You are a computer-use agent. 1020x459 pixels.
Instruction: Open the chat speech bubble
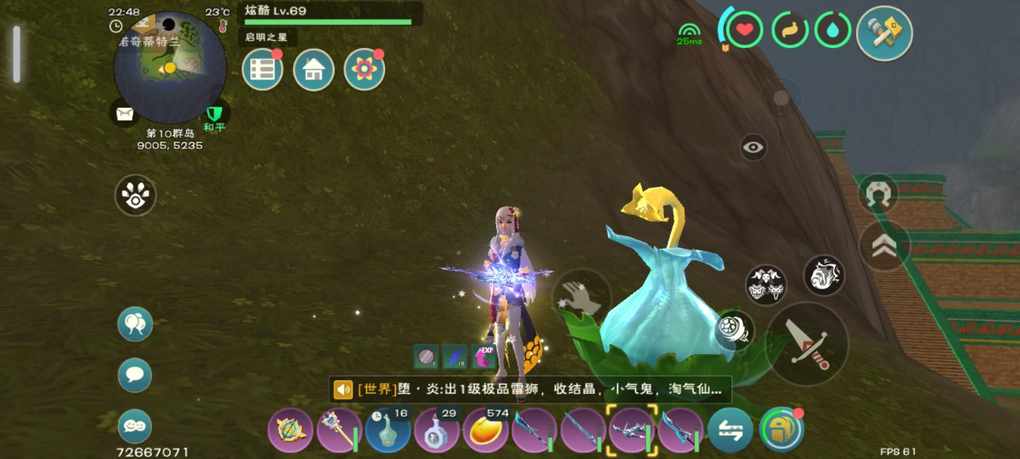135,375
